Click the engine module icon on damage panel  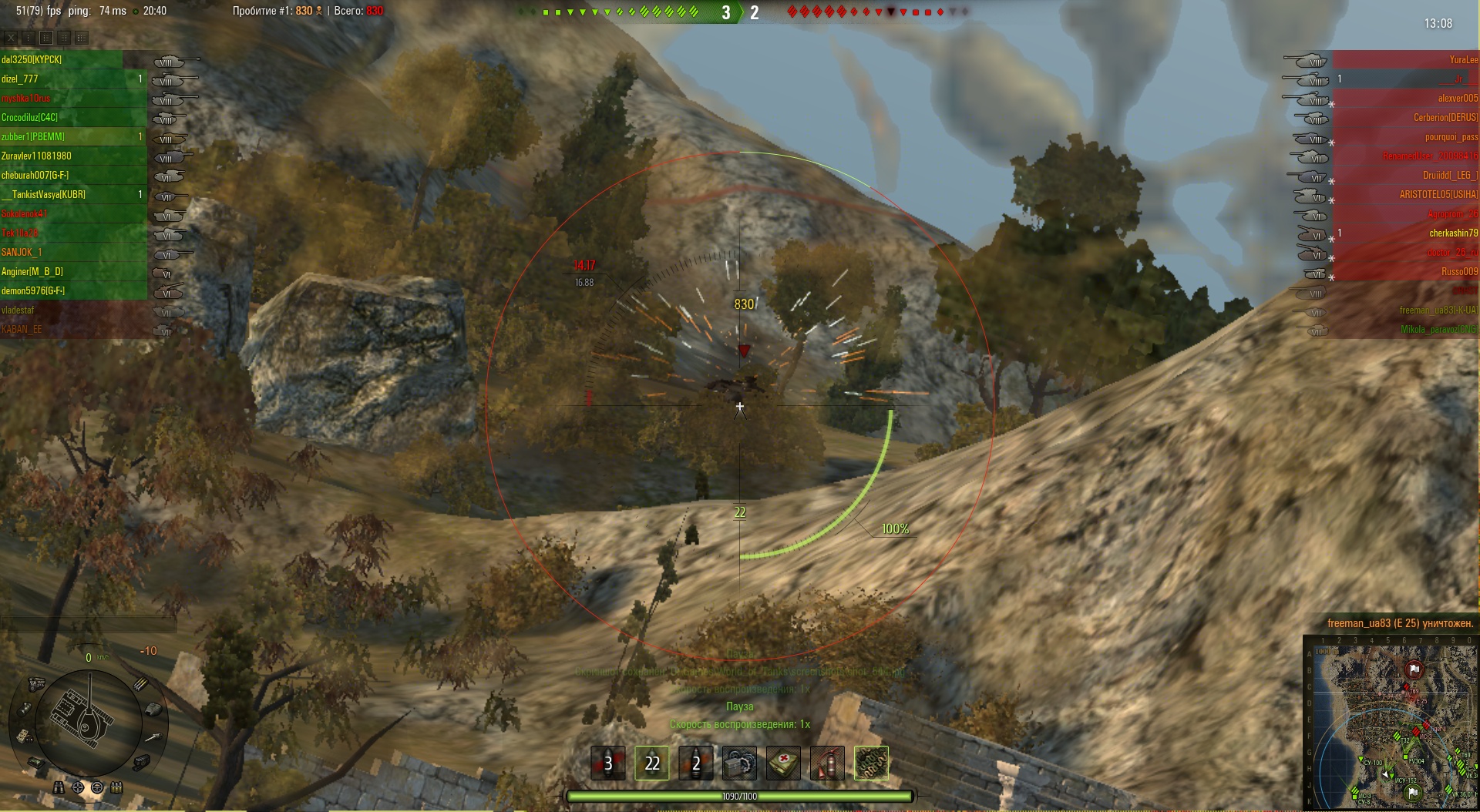tap(36, 683)
